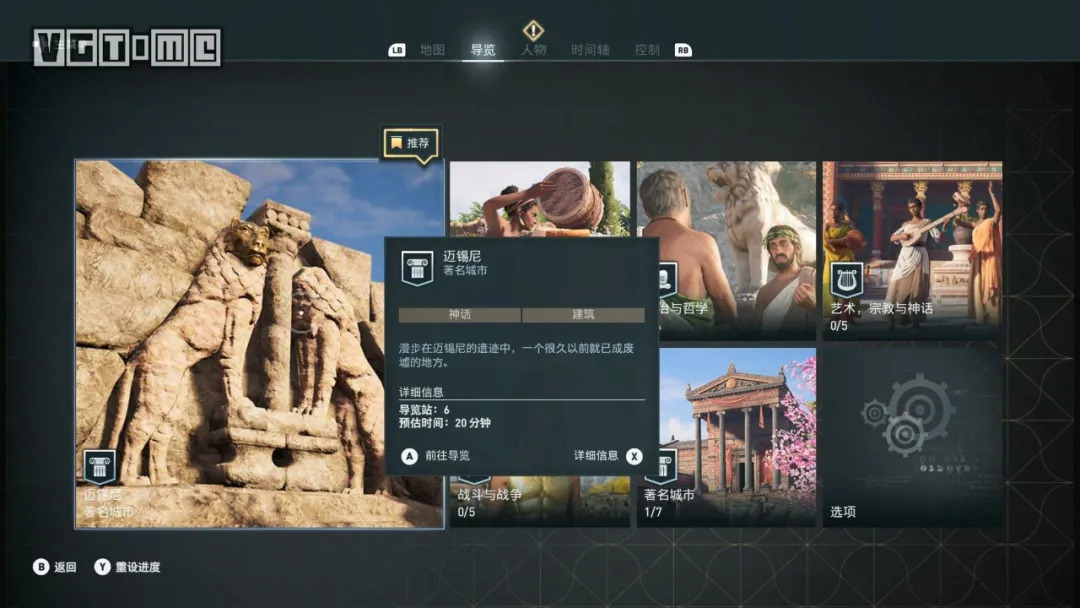Switch to the 时间轴 tab
Viewport: 1080px width, 608px height.
pos(590,50)
